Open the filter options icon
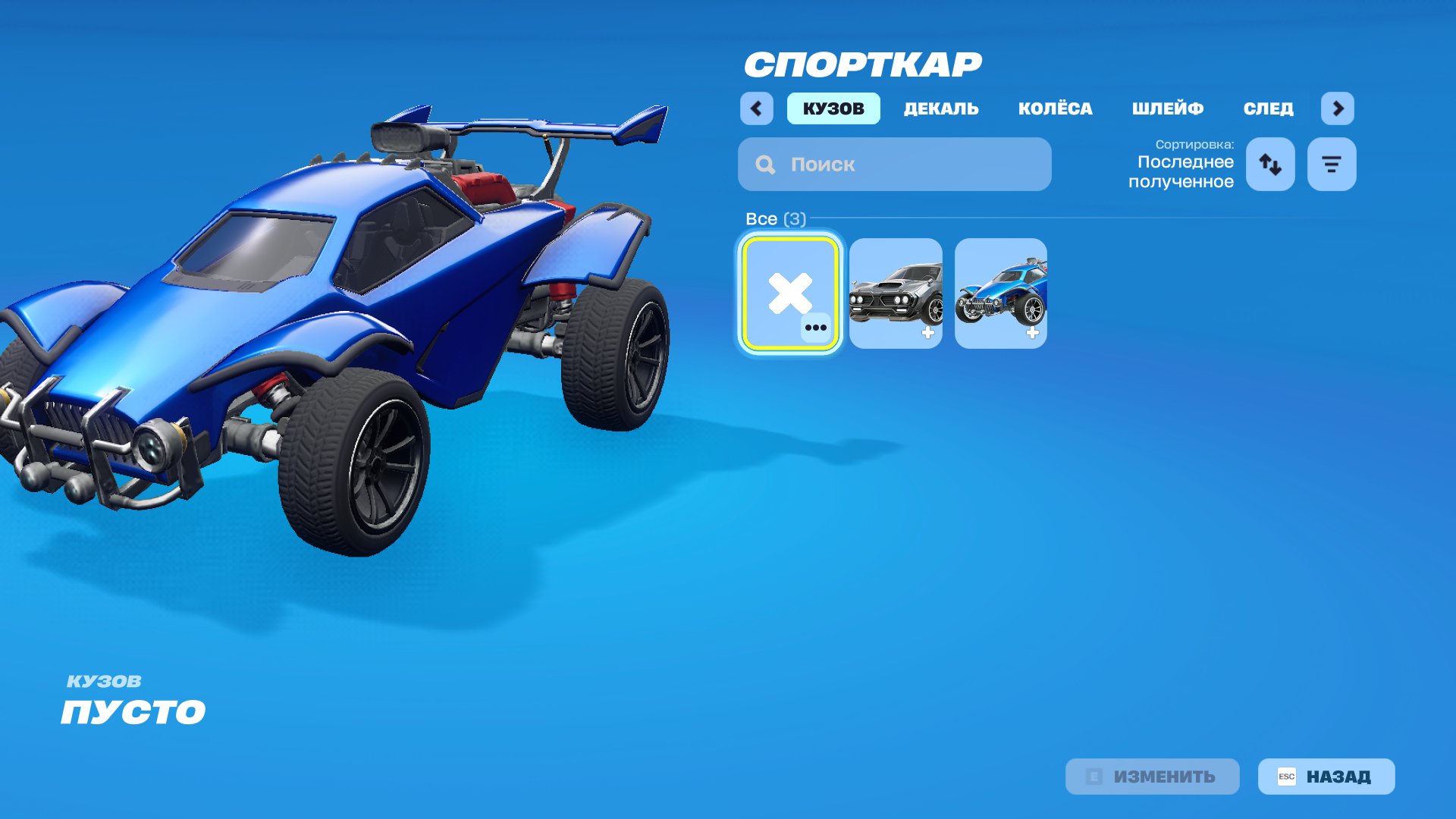 (x=1331, y=164)
